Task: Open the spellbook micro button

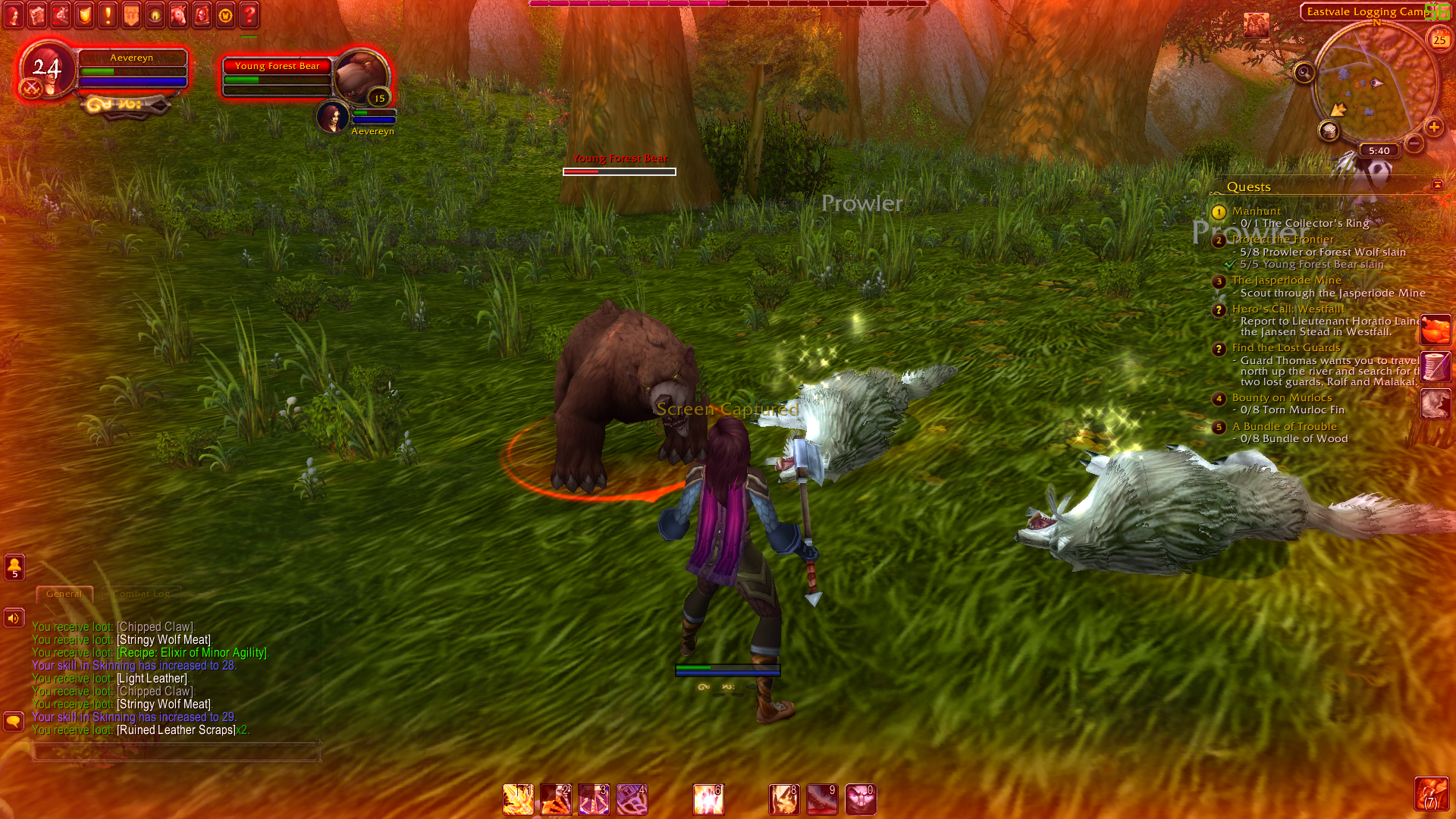Action: click(37, 15)
